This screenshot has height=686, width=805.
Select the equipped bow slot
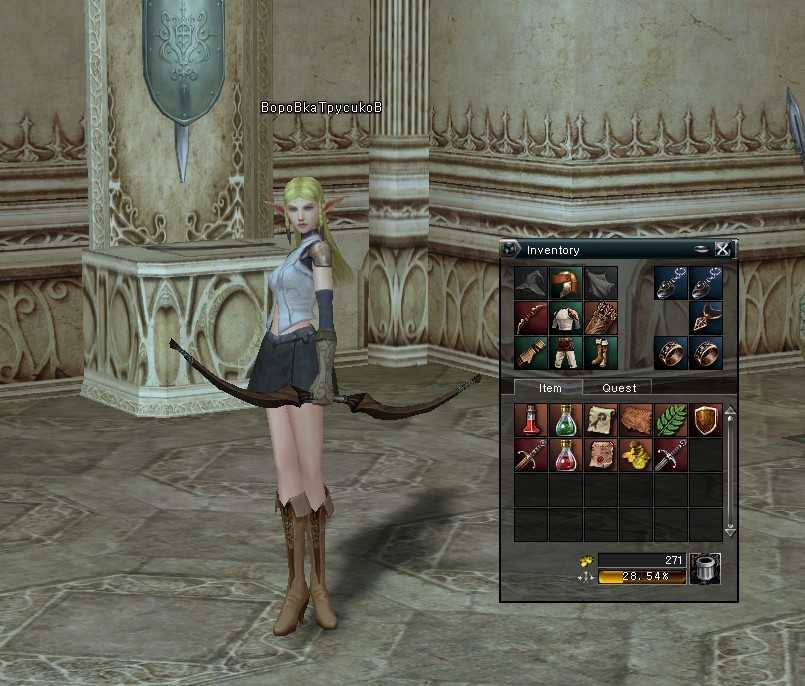click(x=531, y=318)
